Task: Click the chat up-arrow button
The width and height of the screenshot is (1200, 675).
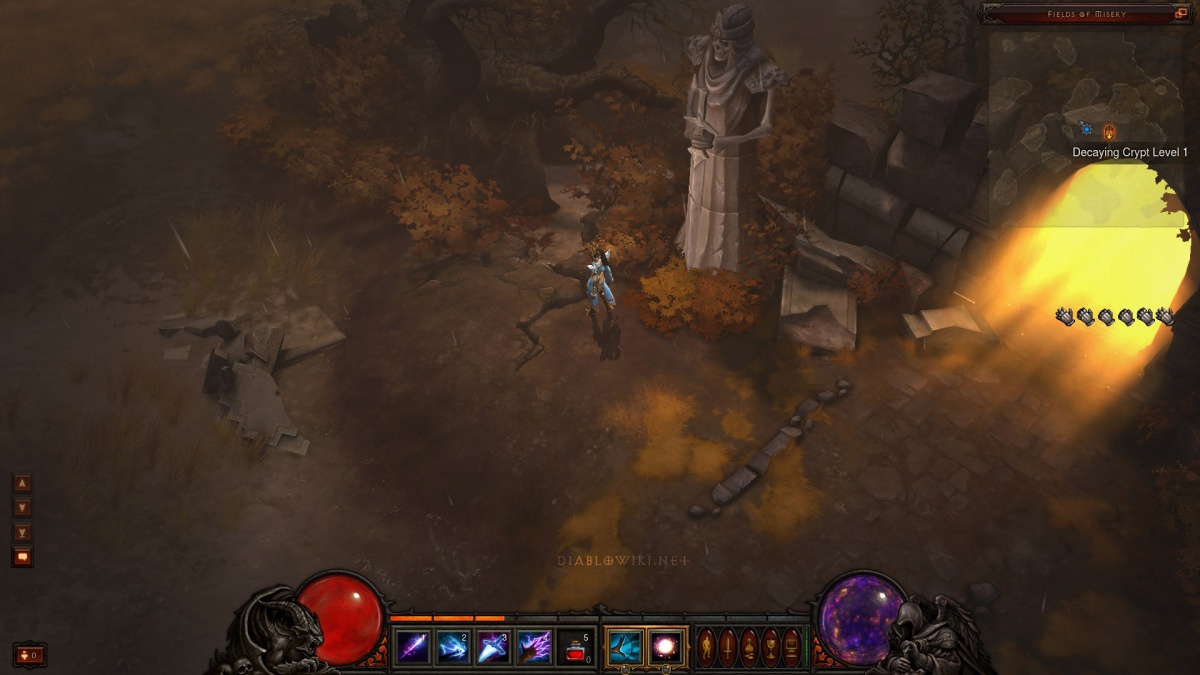Action: [22, 483]
